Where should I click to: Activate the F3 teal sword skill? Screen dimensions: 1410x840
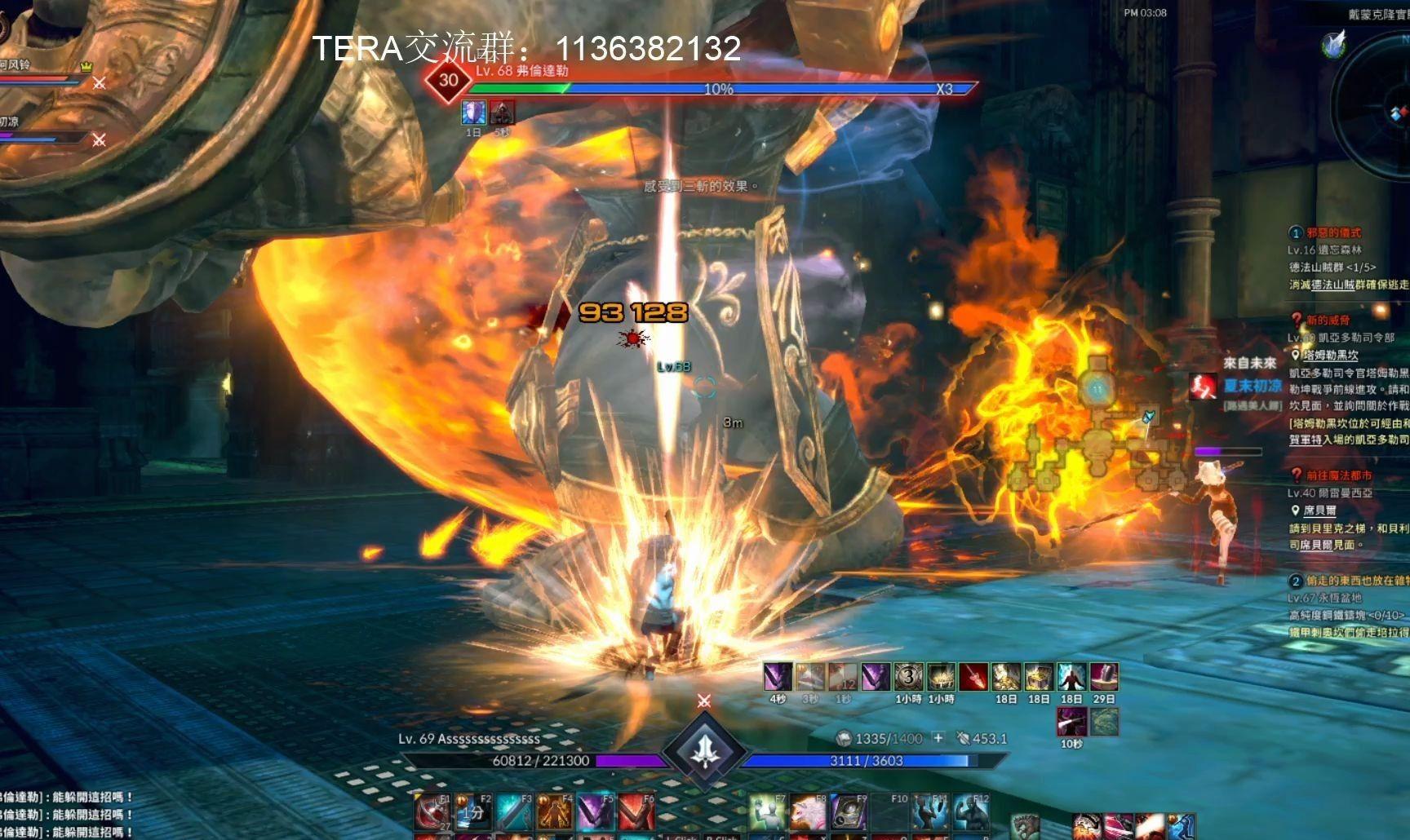[x=514, y=812]
